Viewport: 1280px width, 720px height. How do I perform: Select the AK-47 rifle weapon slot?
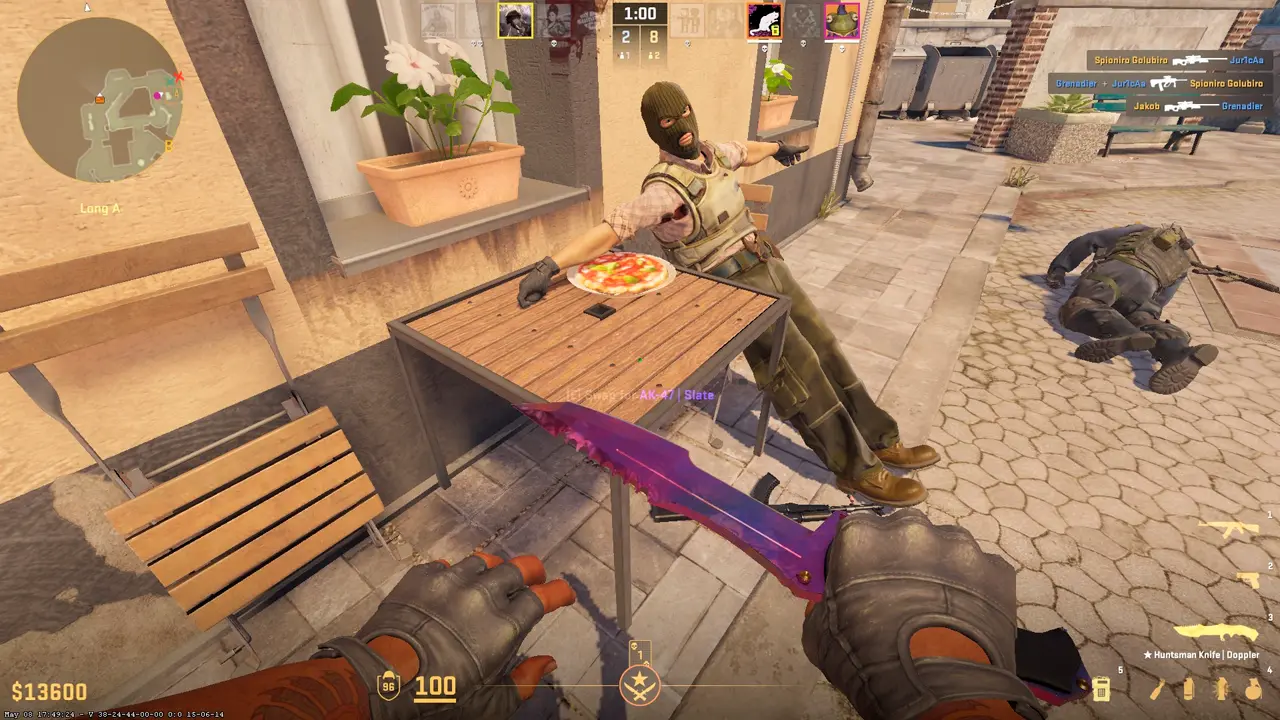click(1228, 529)
